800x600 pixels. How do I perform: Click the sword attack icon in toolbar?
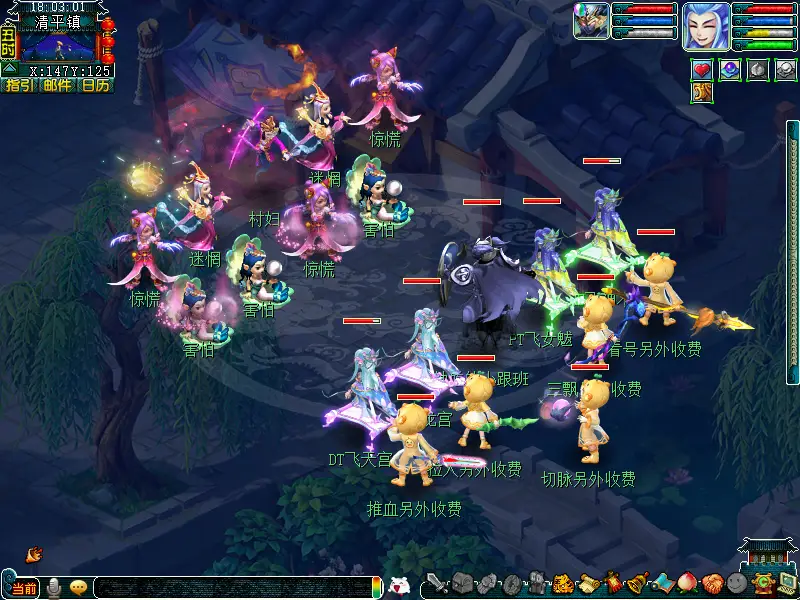pos(435,583)
